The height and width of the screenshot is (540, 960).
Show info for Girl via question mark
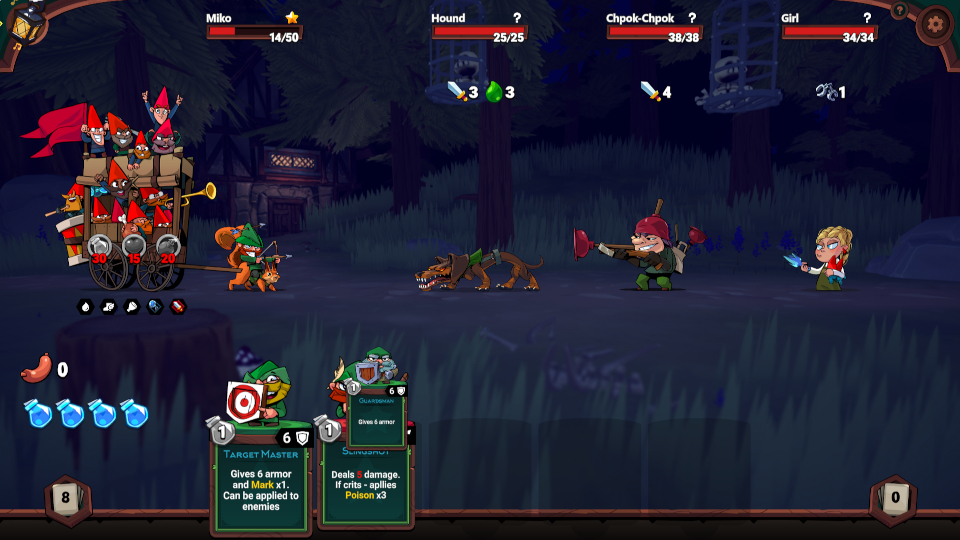coord(866,18)
